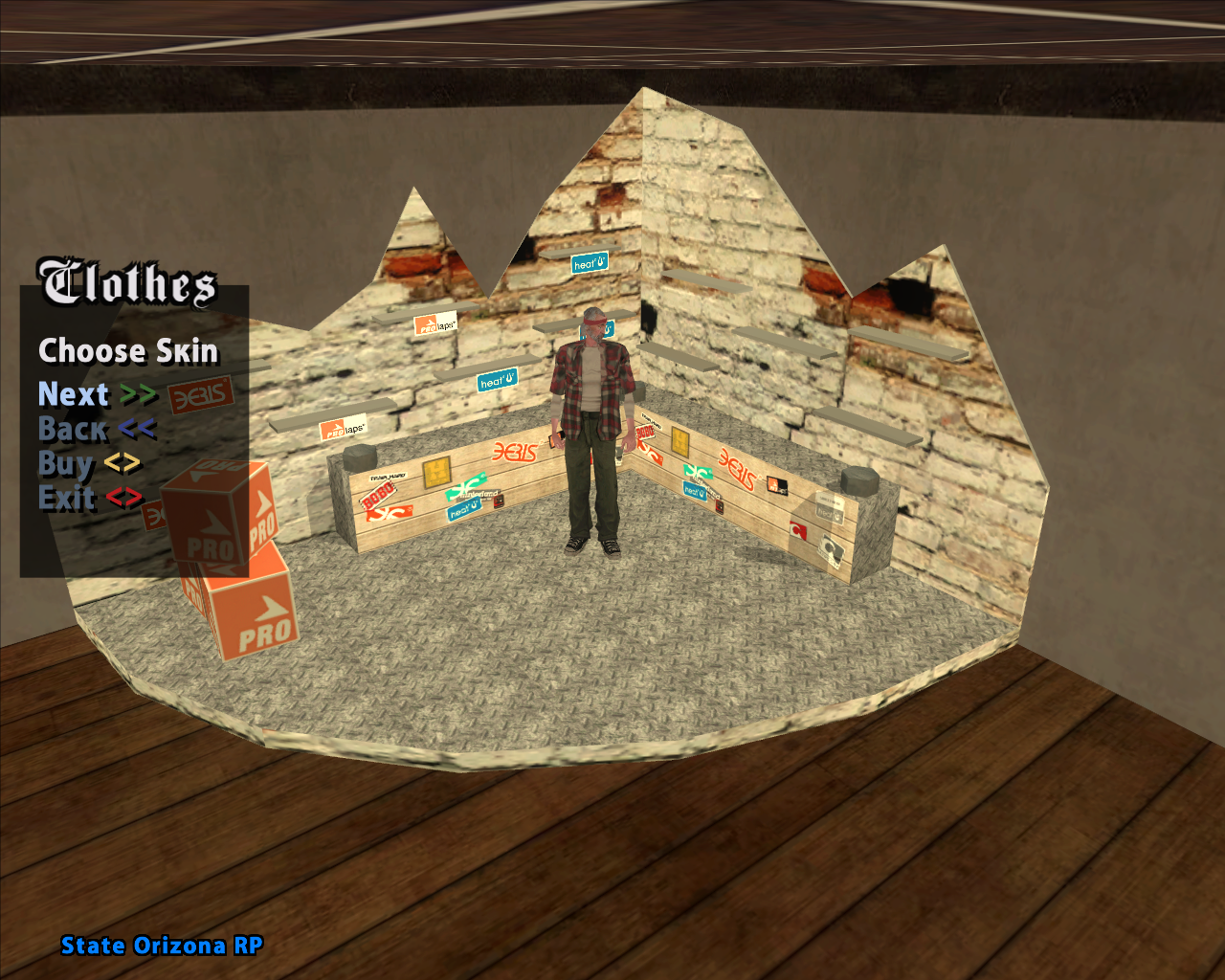This screenshot has height=980, width=1225.
Task: Exit the Clothes shop menu
Action: tap(90, 499)
